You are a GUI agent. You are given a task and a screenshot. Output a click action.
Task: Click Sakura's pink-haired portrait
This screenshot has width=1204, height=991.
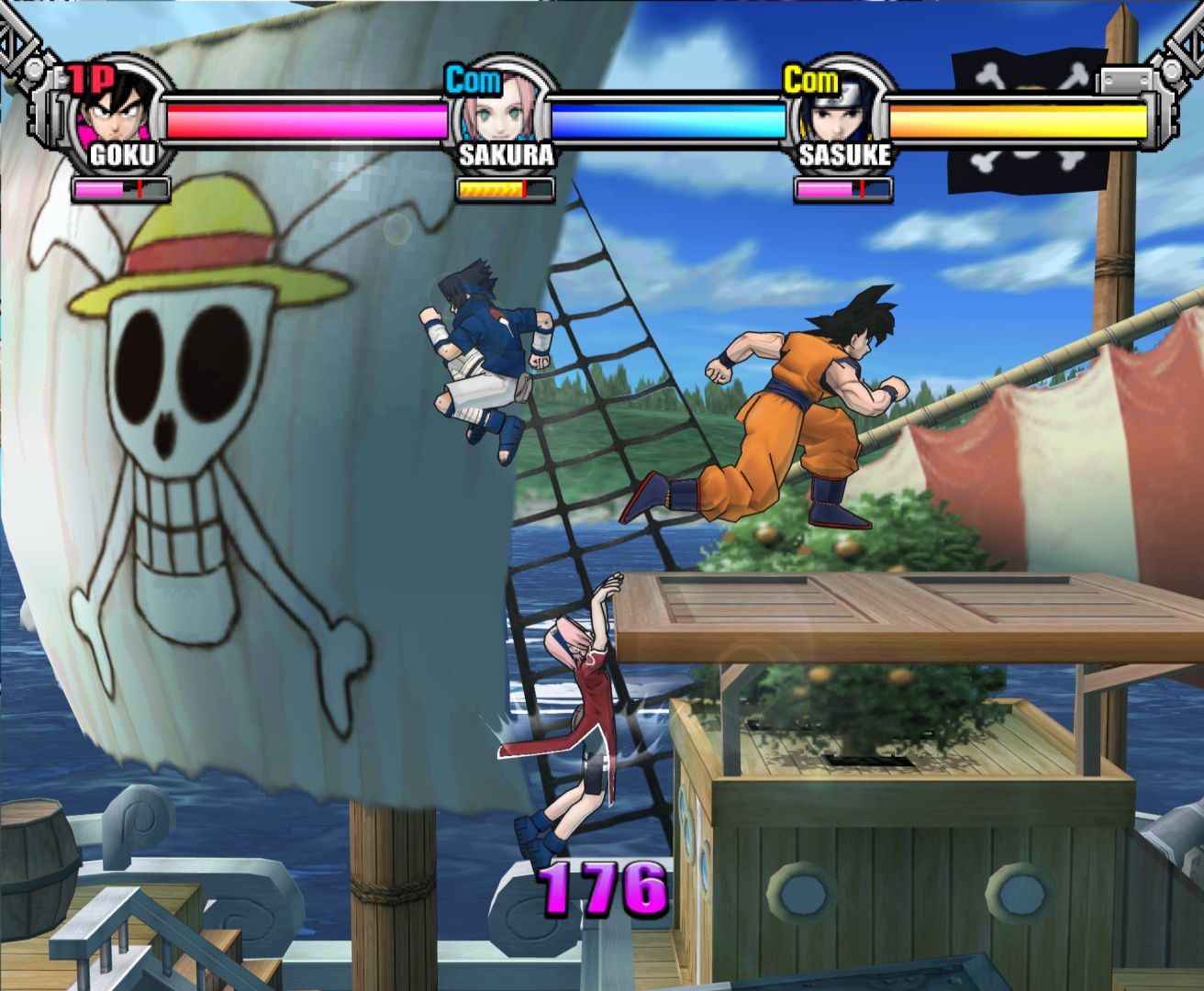(502, 112)
